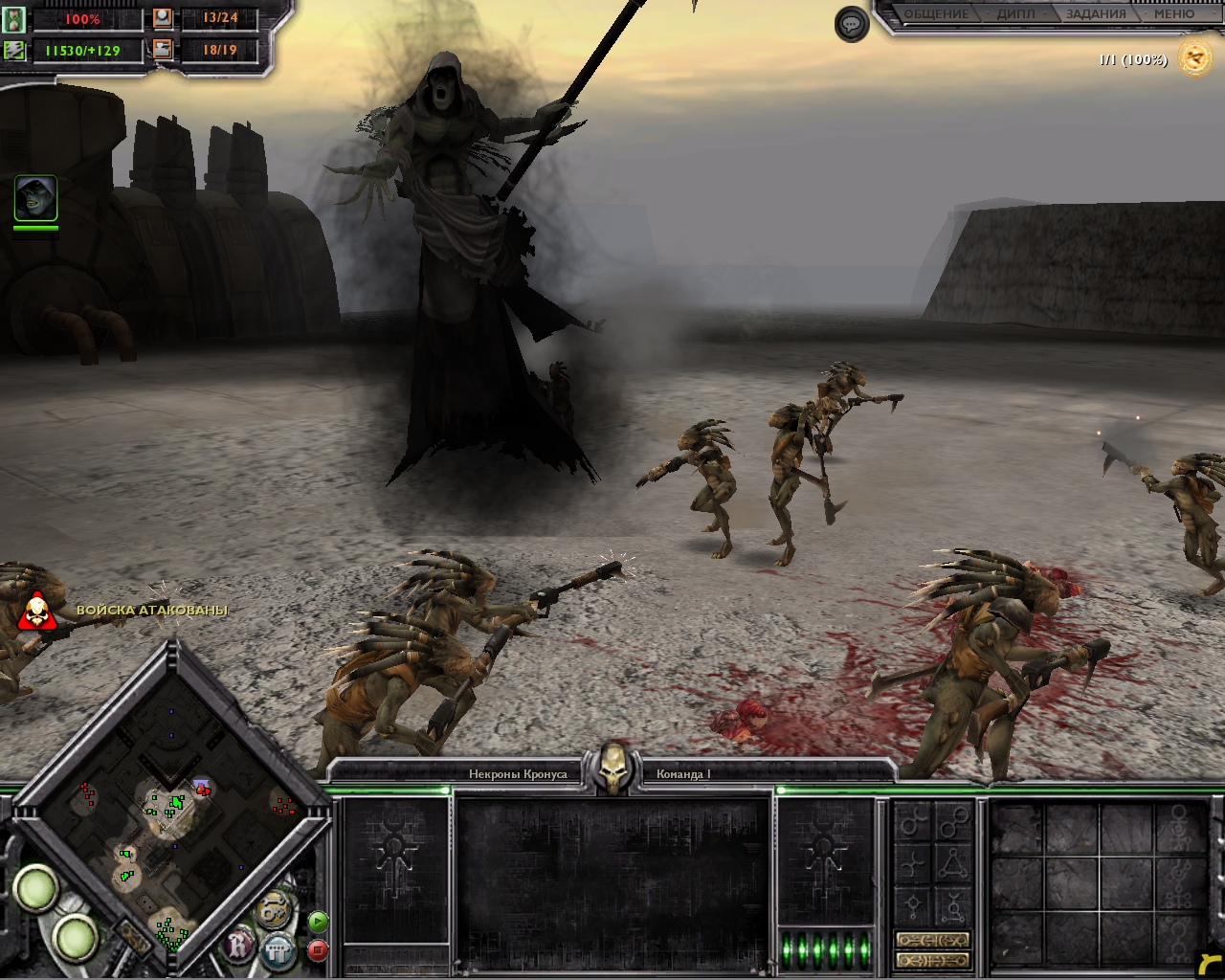Viewport: 1225px width, 980px height.
Task: Open the МЕНЮ game menu
Action: point(1173,14)
